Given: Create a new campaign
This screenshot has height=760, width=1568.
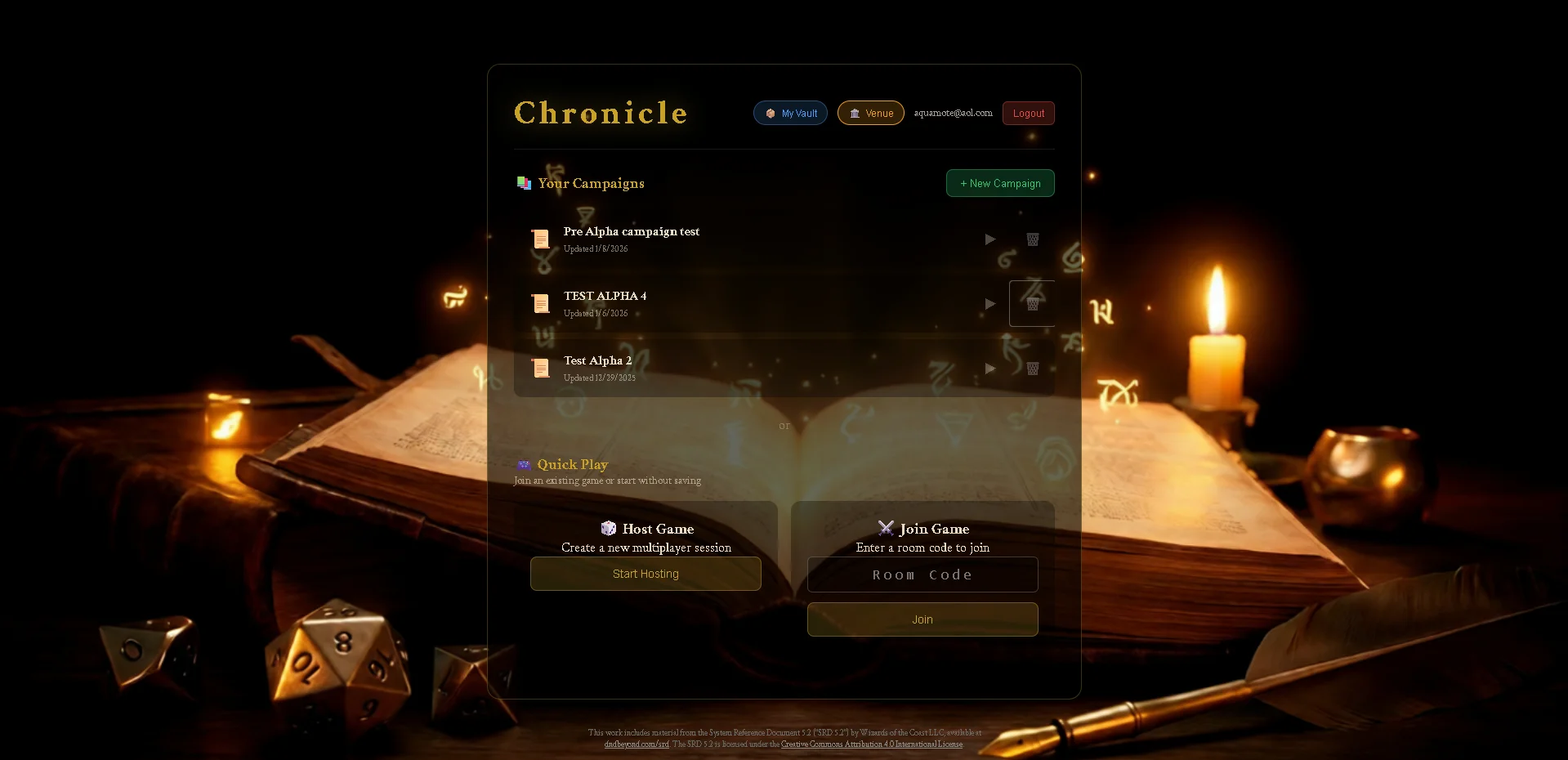Looking at the screenshot, I should pyautogui.click(x=999, y=183).
